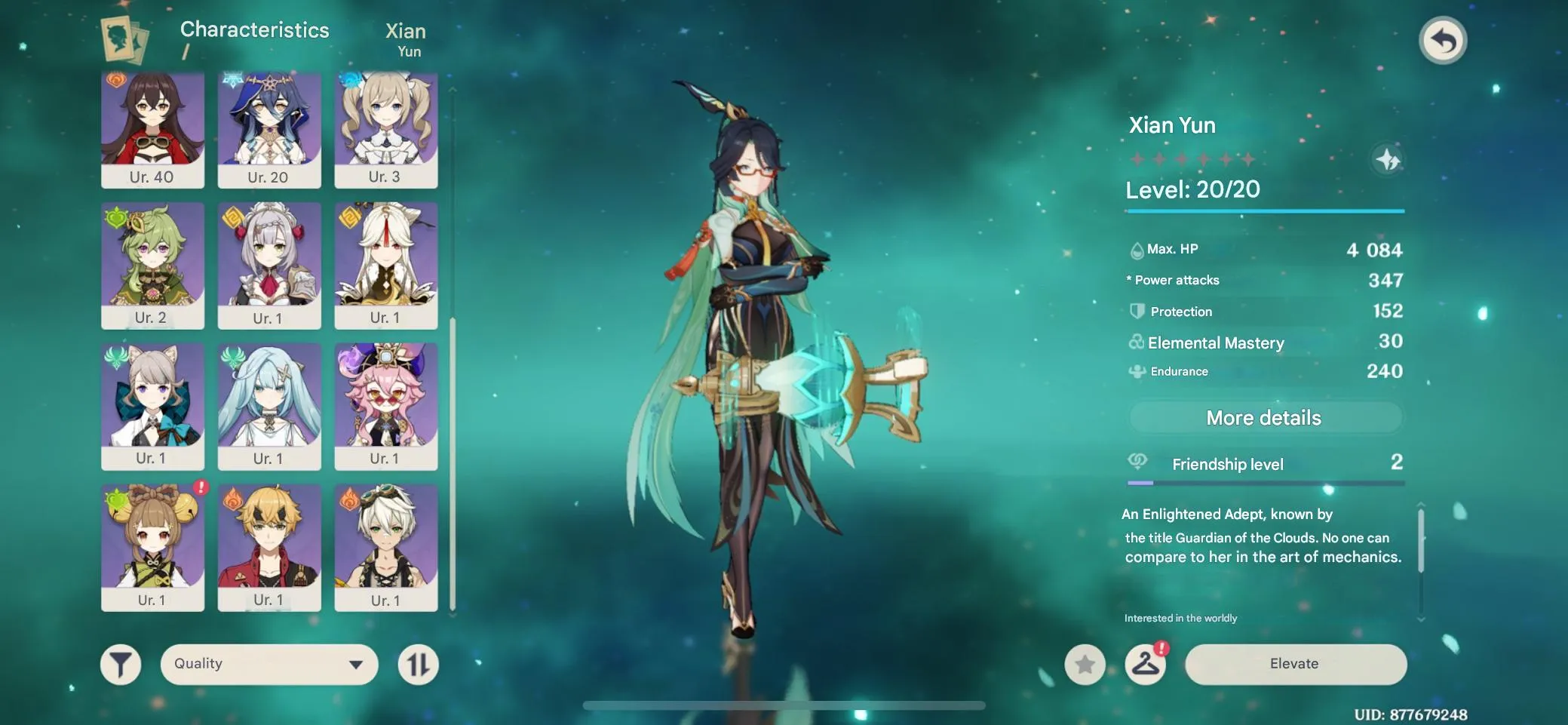
Task: Open the Quality sorting dropdown
Action: pyautogui.click(x=268, y=664)
